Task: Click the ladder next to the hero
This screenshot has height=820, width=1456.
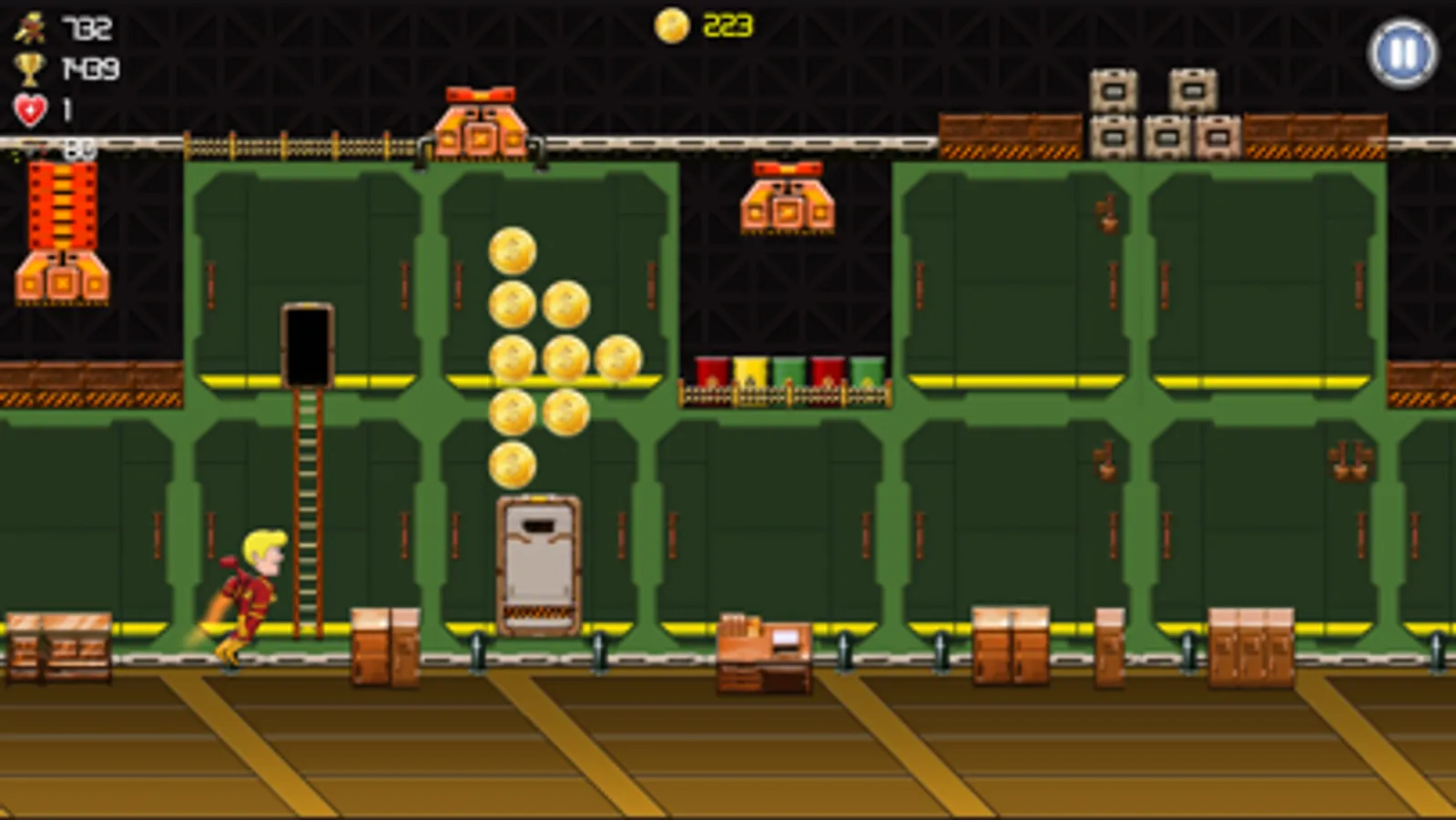Action: point(307,510)
